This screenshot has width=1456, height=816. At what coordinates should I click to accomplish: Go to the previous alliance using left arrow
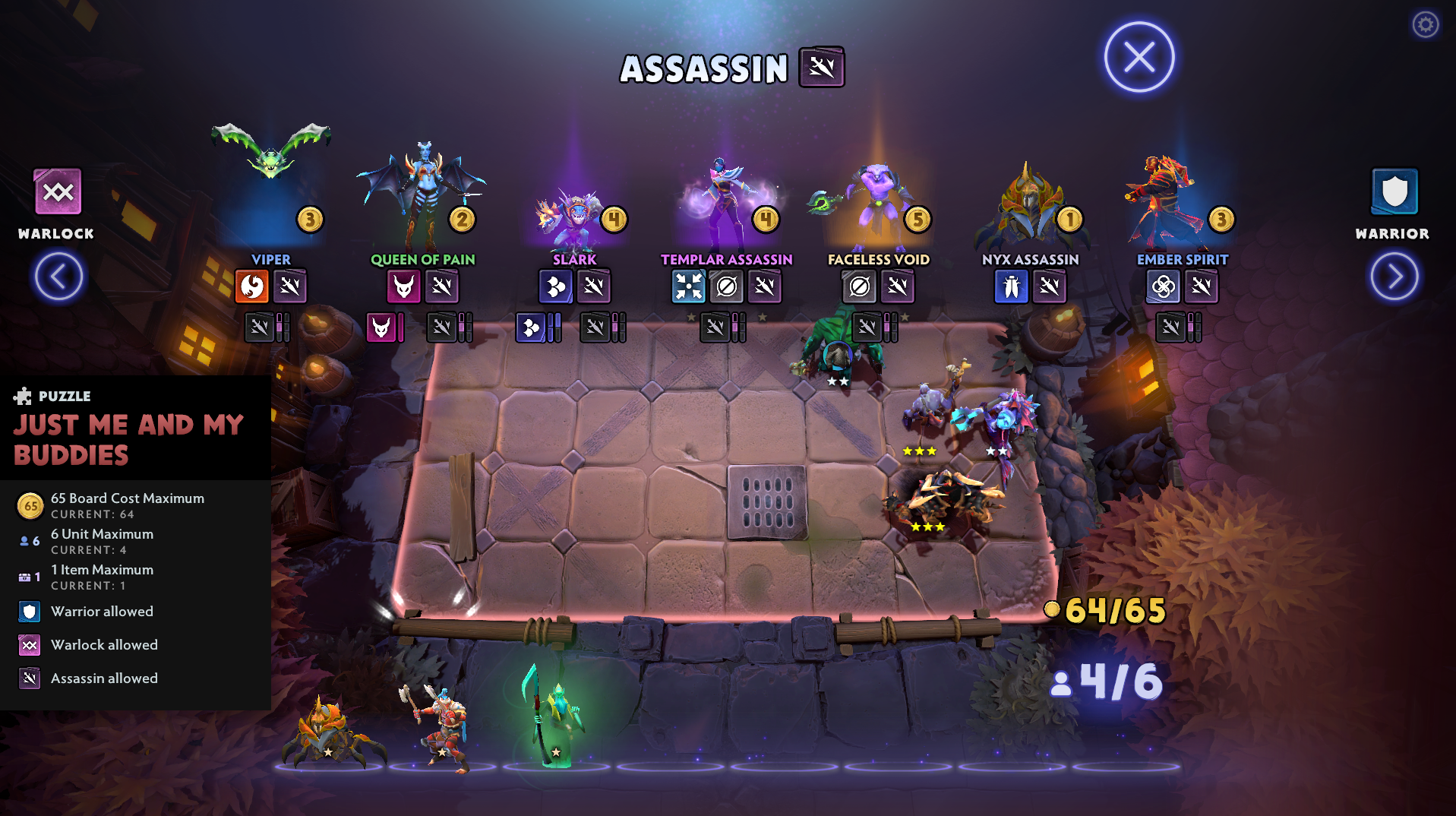(x=58, y=277)
